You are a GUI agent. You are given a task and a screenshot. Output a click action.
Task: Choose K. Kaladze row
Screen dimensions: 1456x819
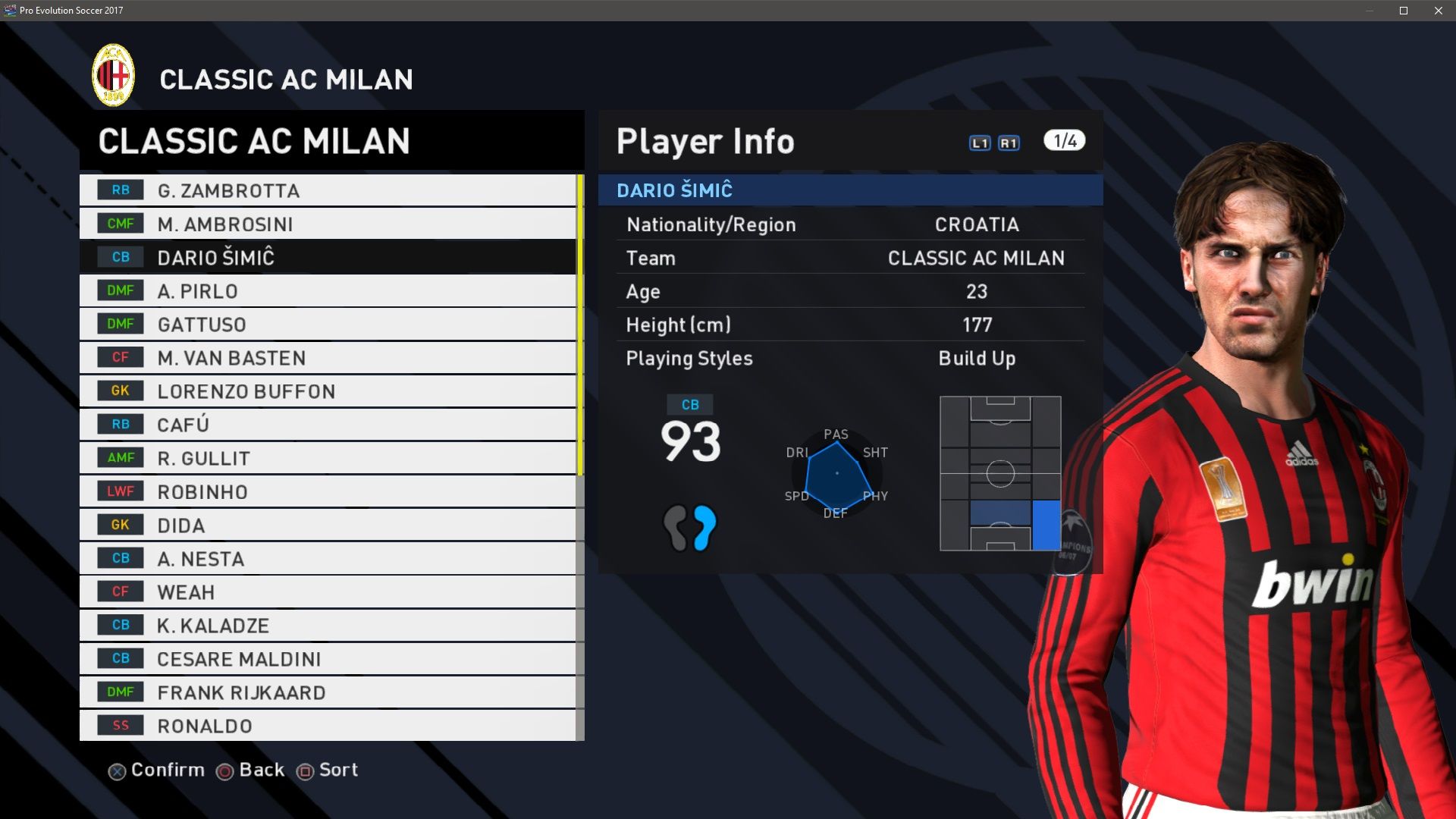click(x=327, y=625)
